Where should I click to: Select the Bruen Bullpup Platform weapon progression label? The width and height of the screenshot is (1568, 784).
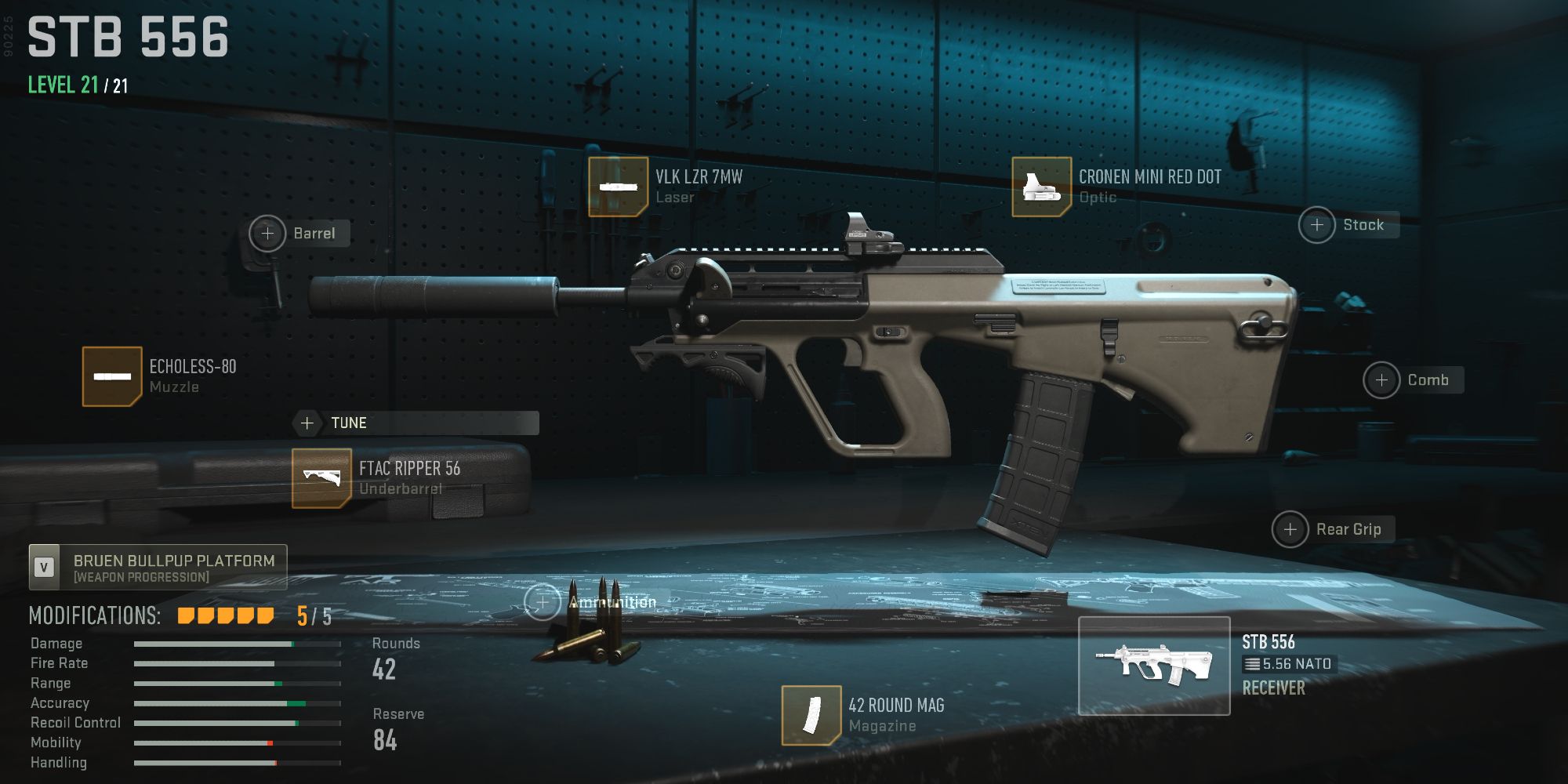click(x=174, y=561)
